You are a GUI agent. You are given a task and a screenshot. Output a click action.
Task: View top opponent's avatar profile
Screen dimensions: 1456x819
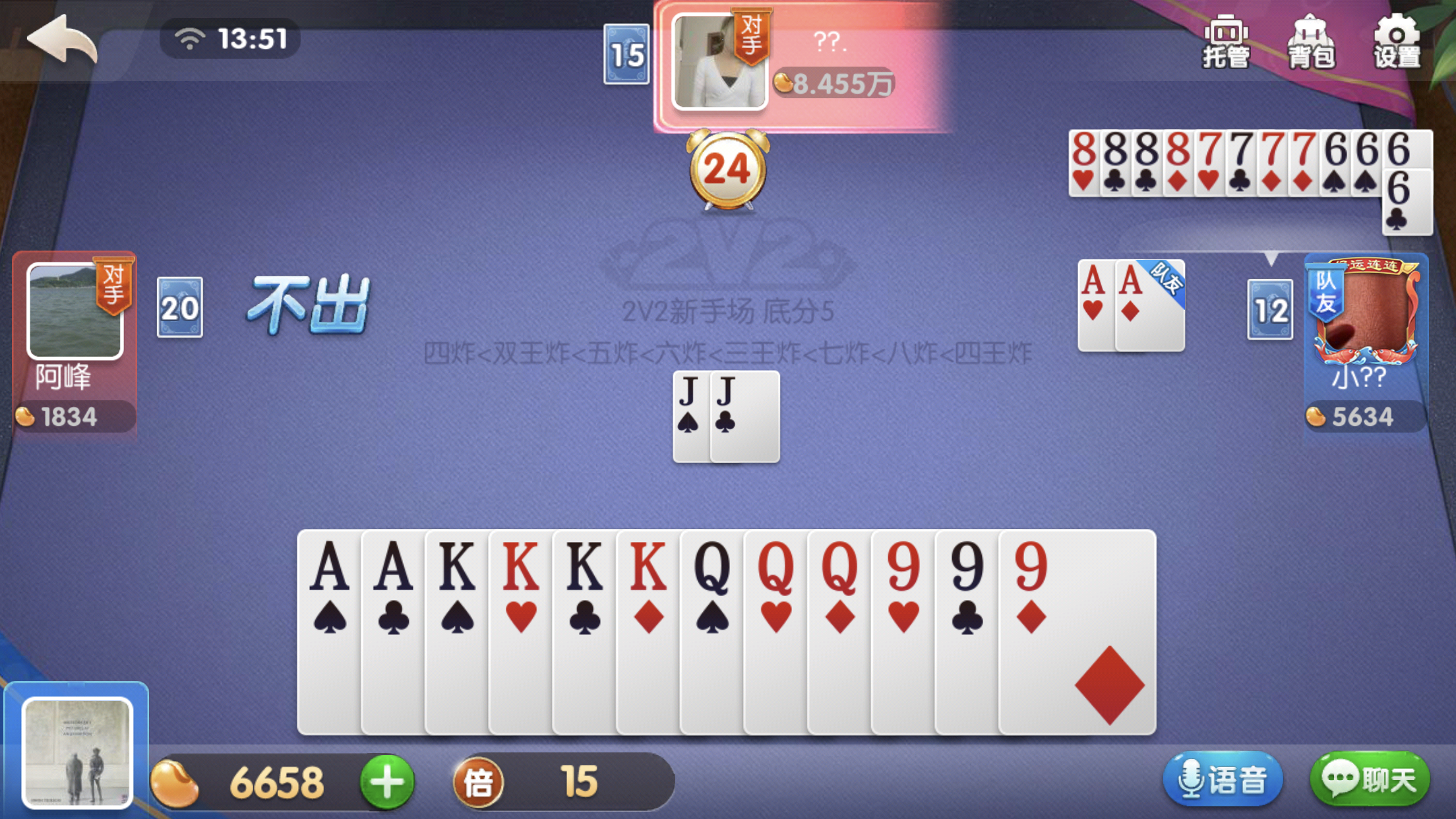[x=719, y=61]
